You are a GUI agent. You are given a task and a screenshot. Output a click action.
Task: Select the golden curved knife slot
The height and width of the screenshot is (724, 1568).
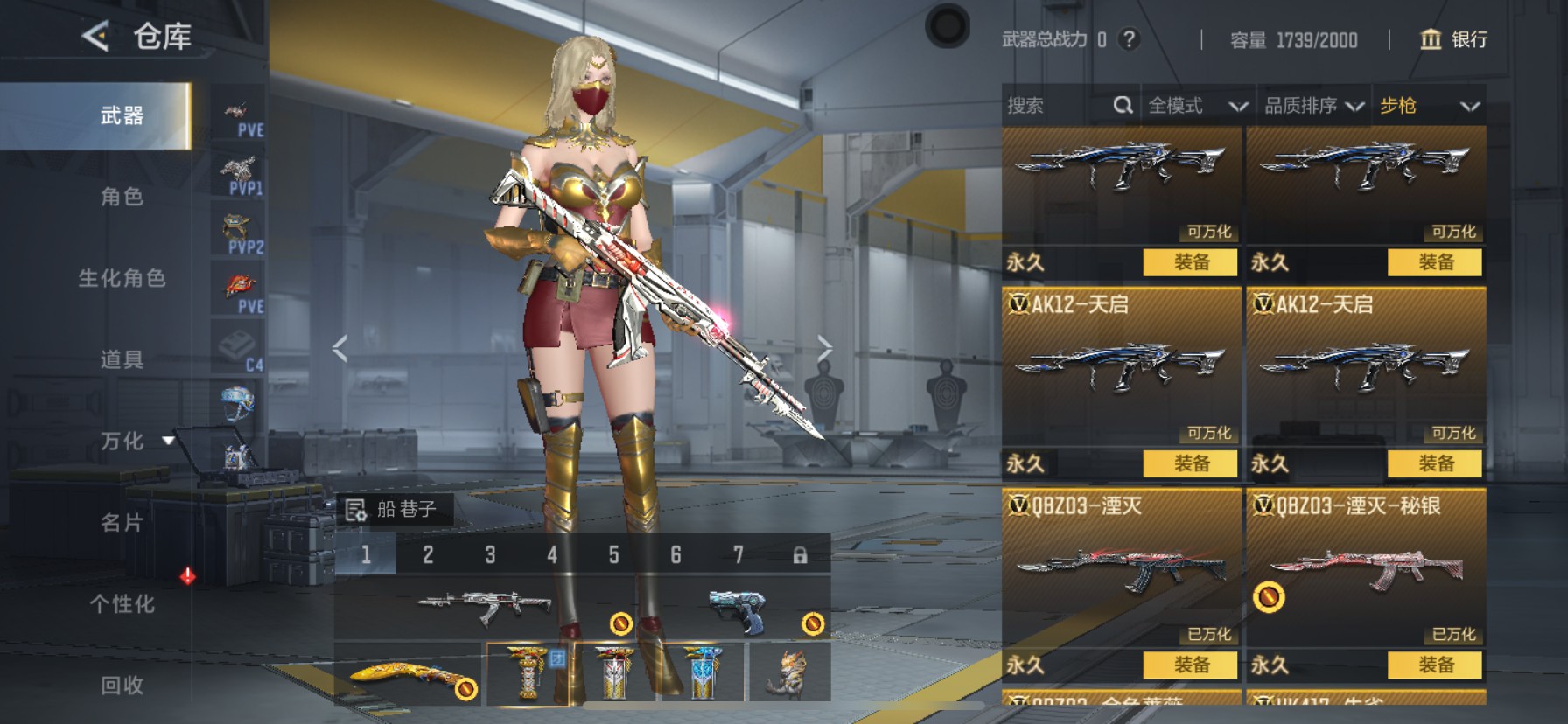pyautogui.click(x=409, y=675)
